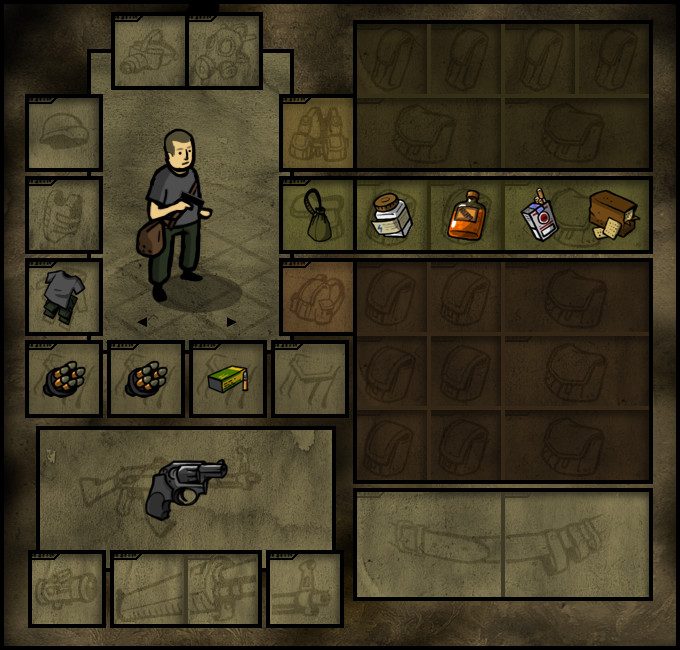Click the empty helmet equipment slot

pos(64,133)
